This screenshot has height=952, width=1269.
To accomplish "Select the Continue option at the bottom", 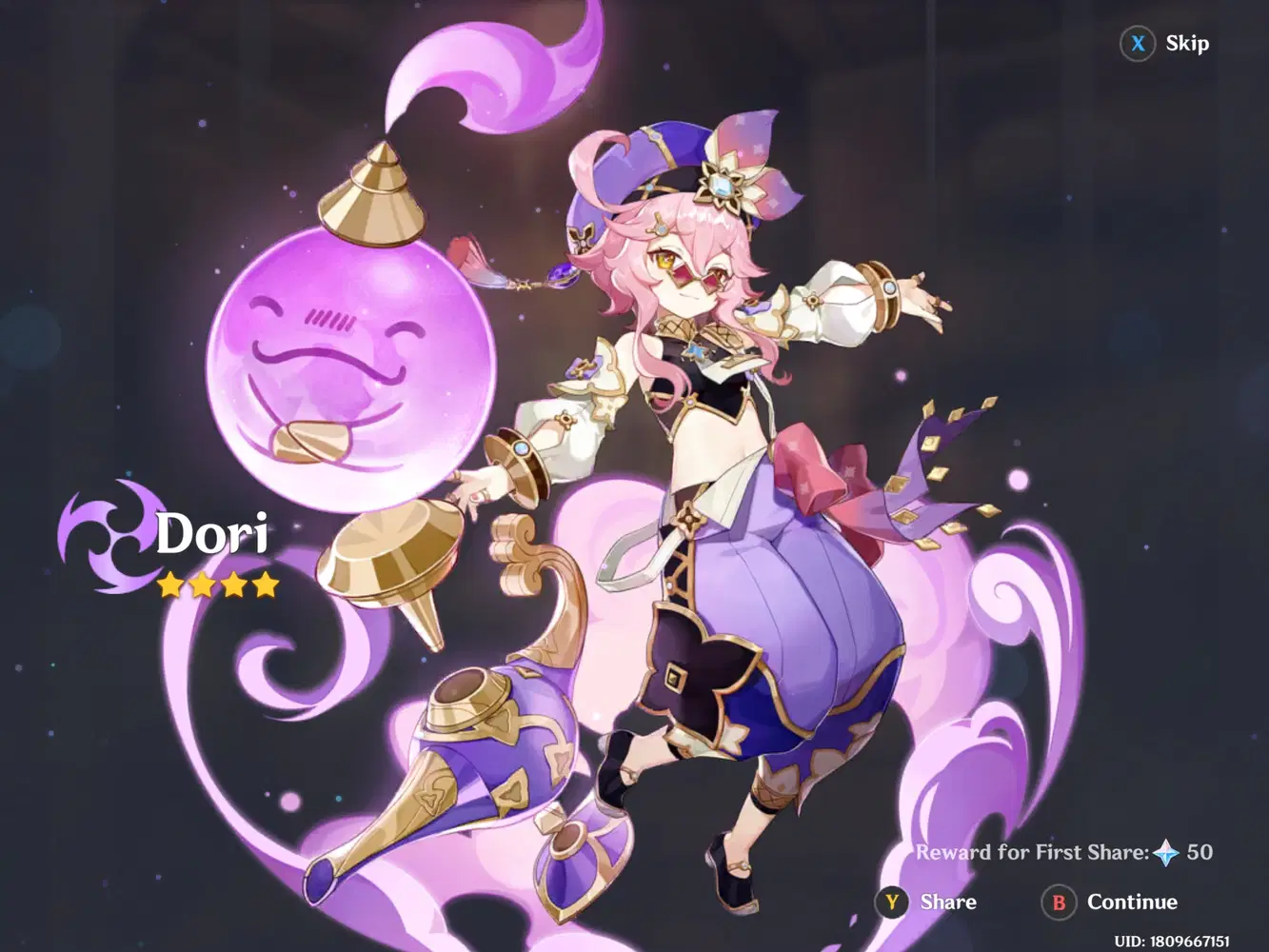I will pyautogui.click(x=1132, y=902).
